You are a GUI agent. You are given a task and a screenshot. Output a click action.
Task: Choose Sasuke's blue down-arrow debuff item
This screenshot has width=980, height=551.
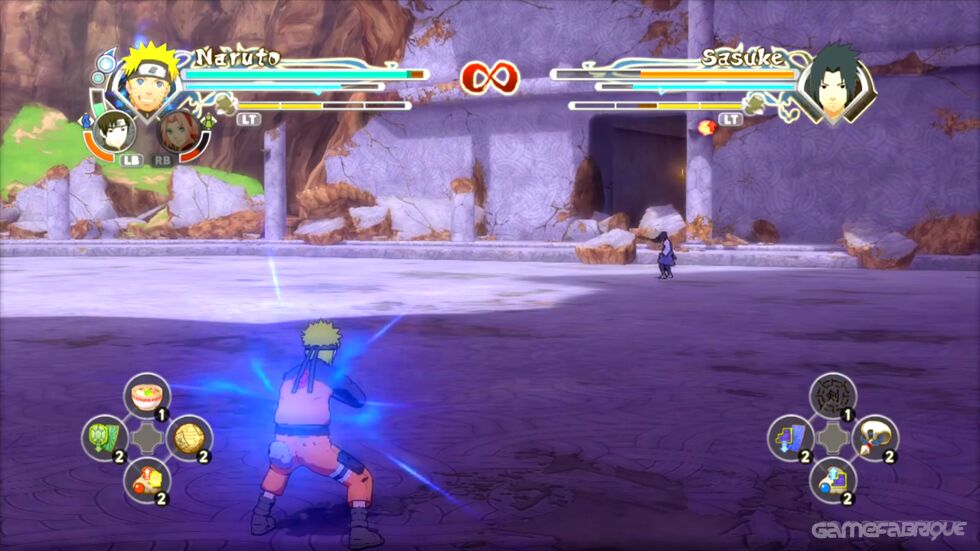click(790, 438)
